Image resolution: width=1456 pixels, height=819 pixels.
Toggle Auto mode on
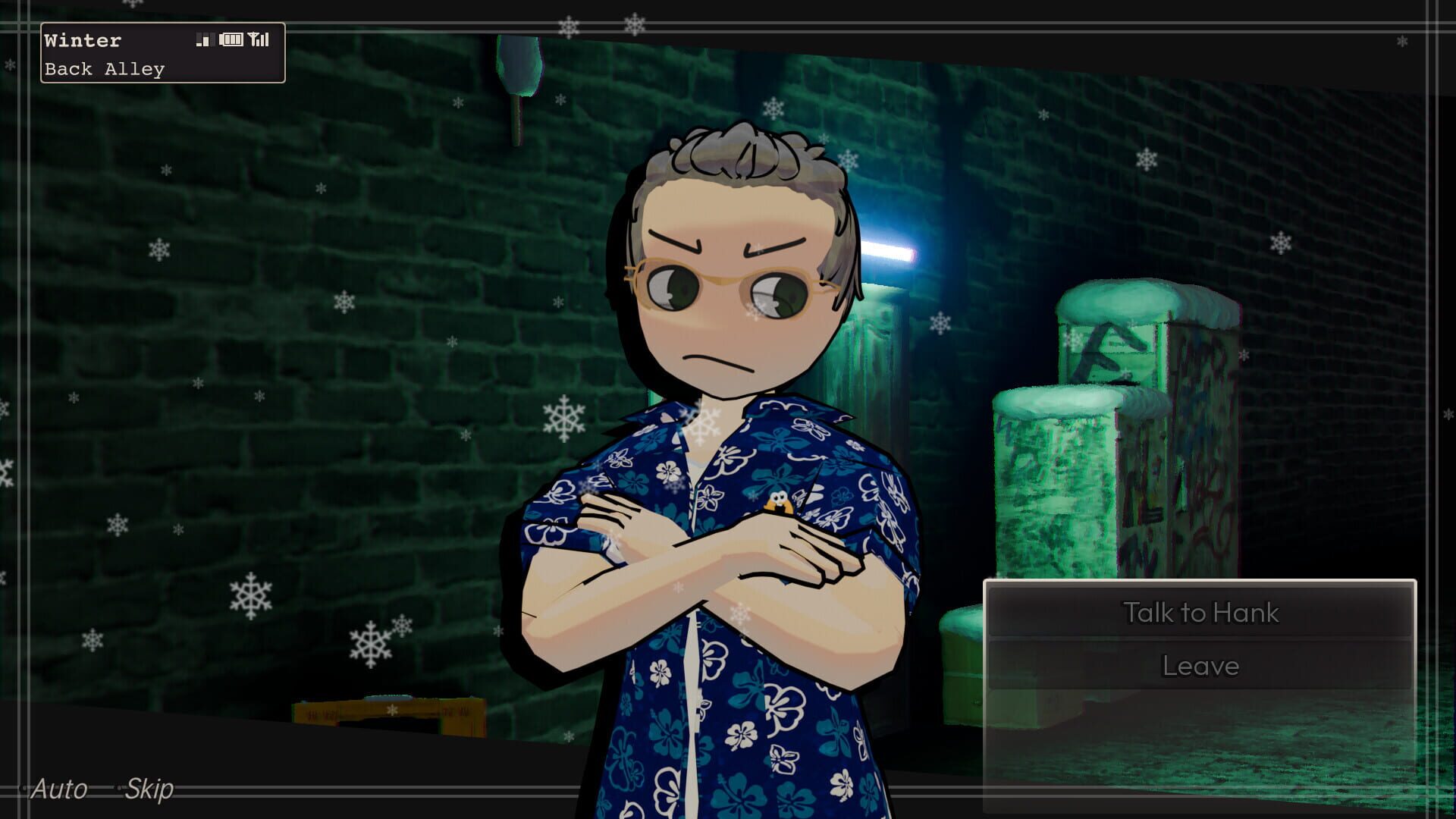[x=61, y=789]
